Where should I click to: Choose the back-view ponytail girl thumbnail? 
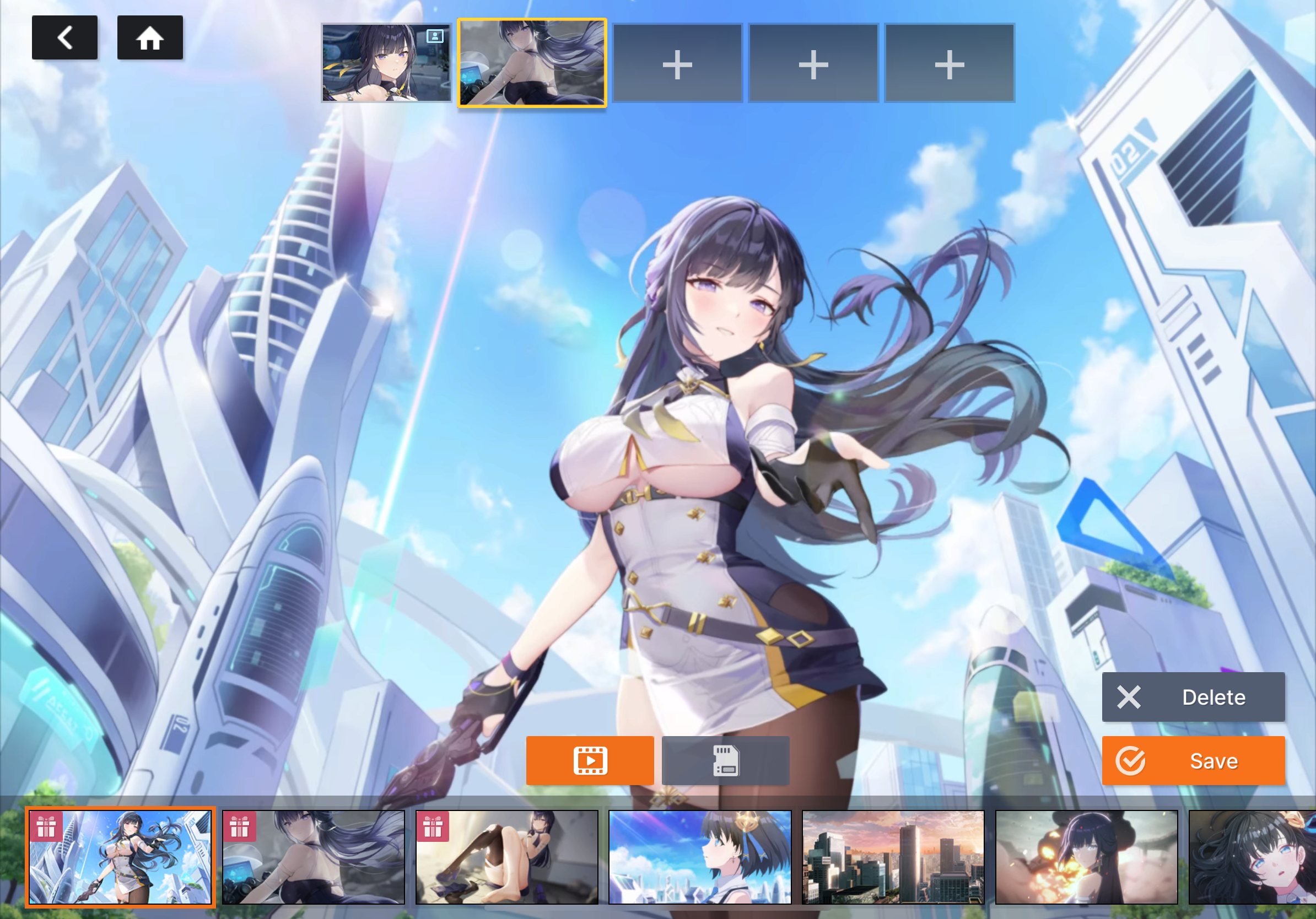pos(314,857)
